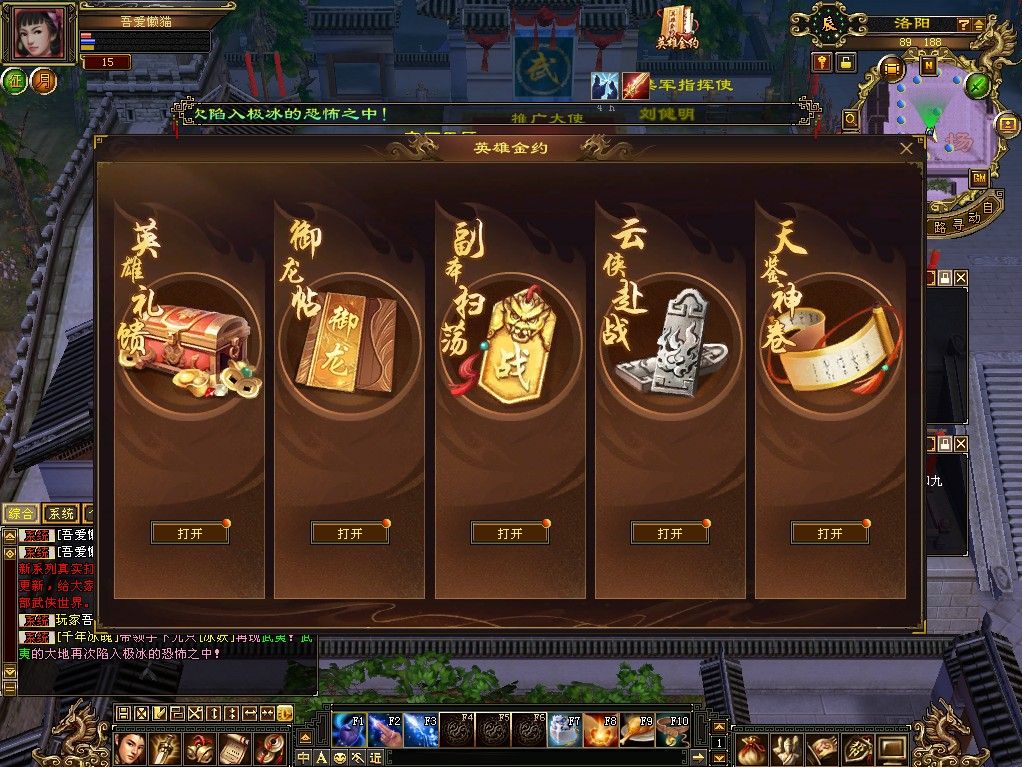The height and width of the screenshot is (767, 1022).
Task: Open the money bag icon in bottom-right bar
Action: (x=753, y=748)
